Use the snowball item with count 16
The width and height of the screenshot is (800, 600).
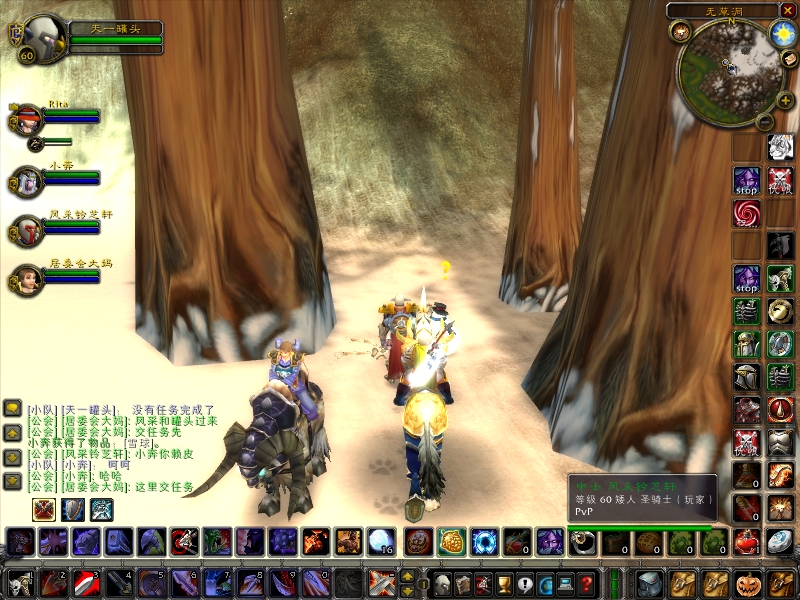pos(381,541)
